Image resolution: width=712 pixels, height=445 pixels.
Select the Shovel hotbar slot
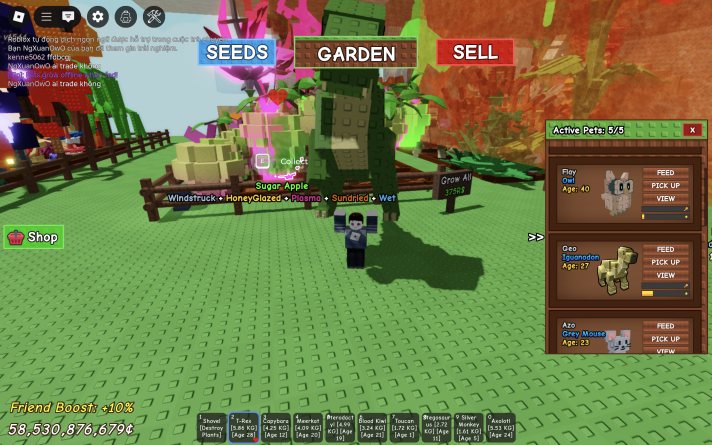point(211,427)
